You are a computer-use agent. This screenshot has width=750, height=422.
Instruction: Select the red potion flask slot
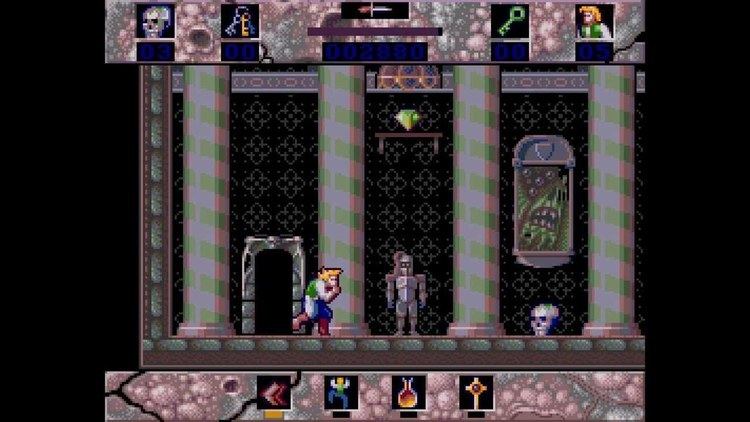(x=408, y=392)
